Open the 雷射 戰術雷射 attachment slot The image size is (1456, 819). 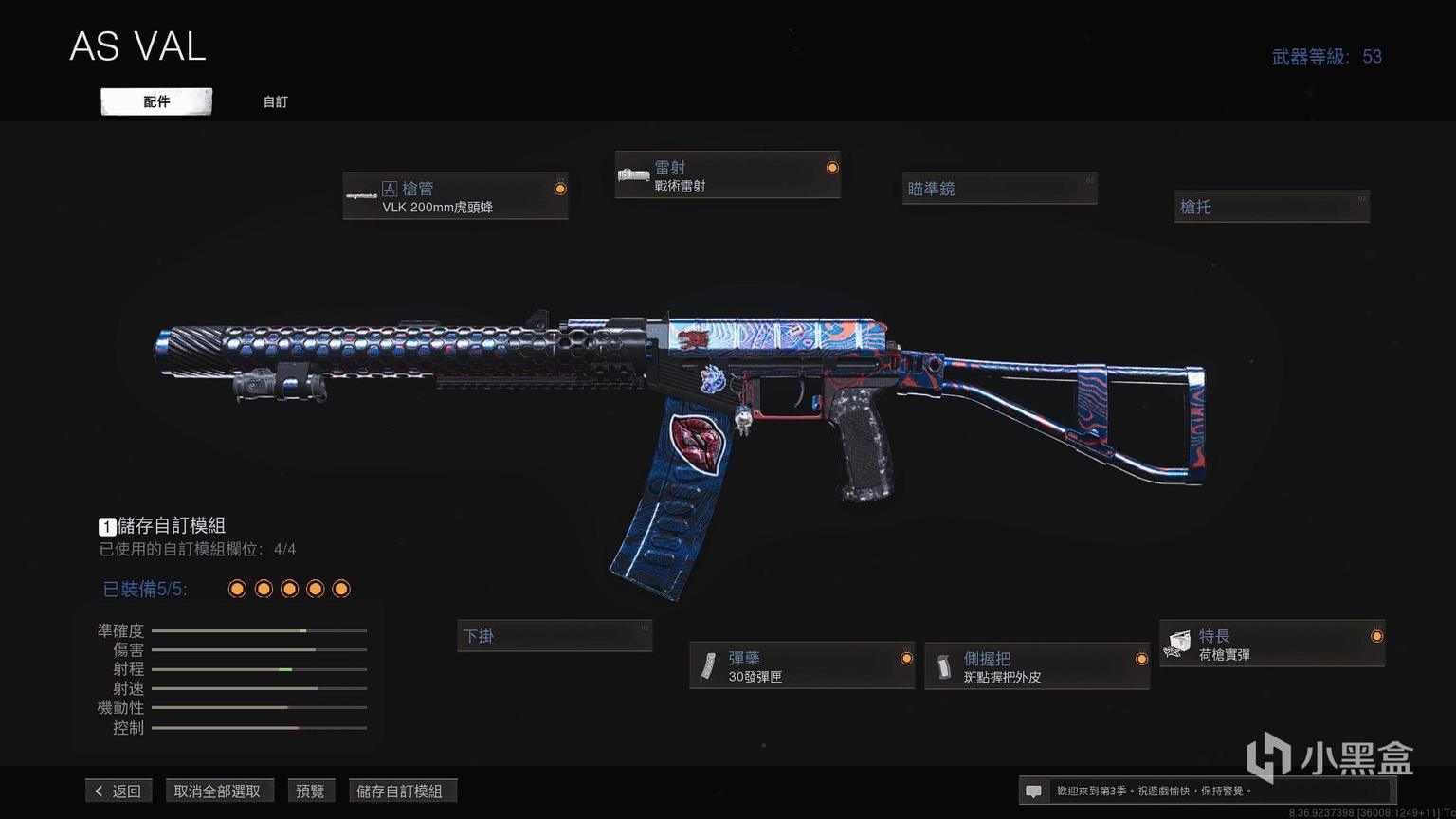727,175
